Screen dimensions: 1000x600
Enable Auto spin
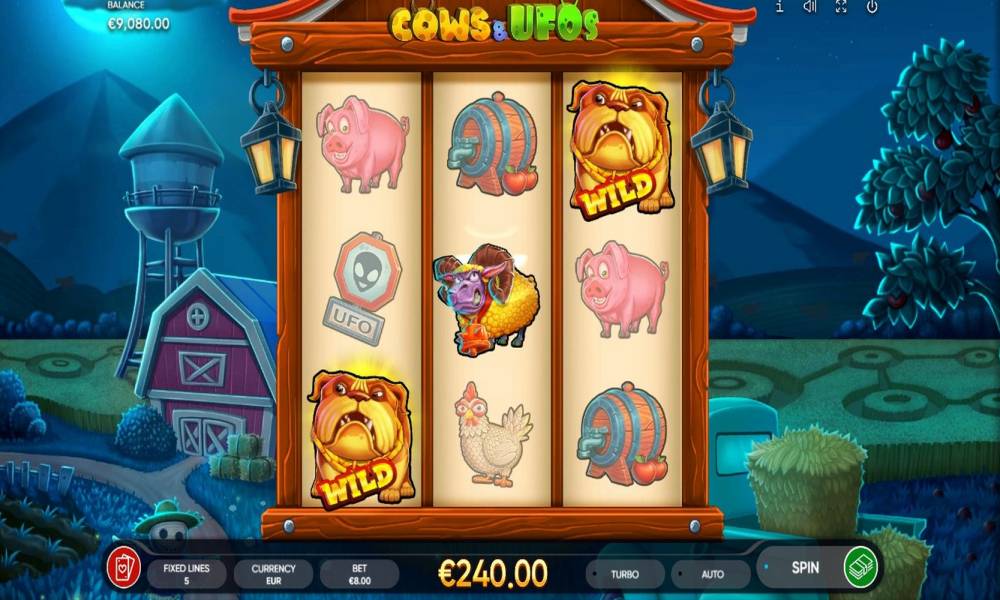(x=712, y=575)
